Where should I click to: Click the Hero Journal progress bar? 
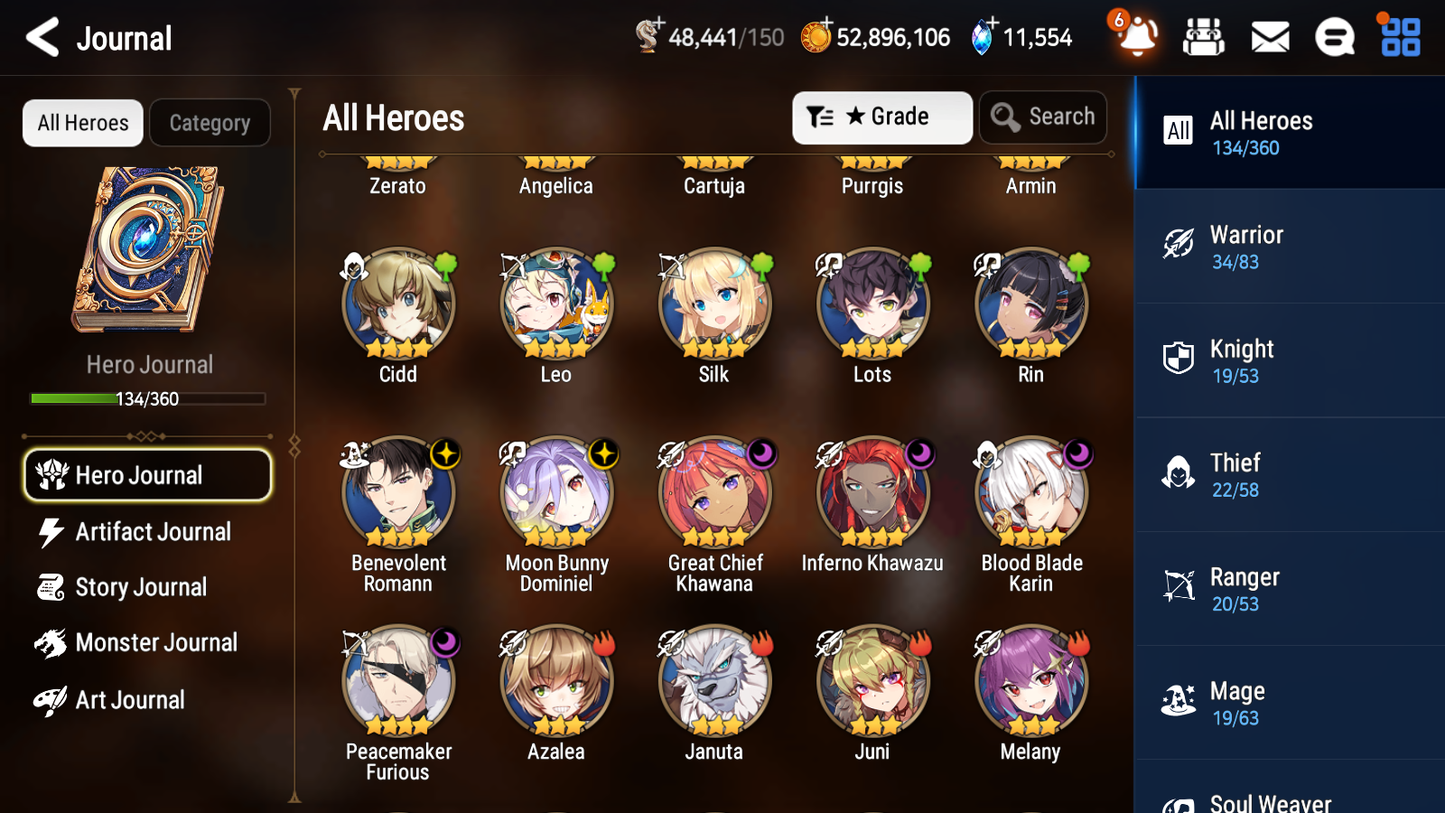[x=148, y=398]
